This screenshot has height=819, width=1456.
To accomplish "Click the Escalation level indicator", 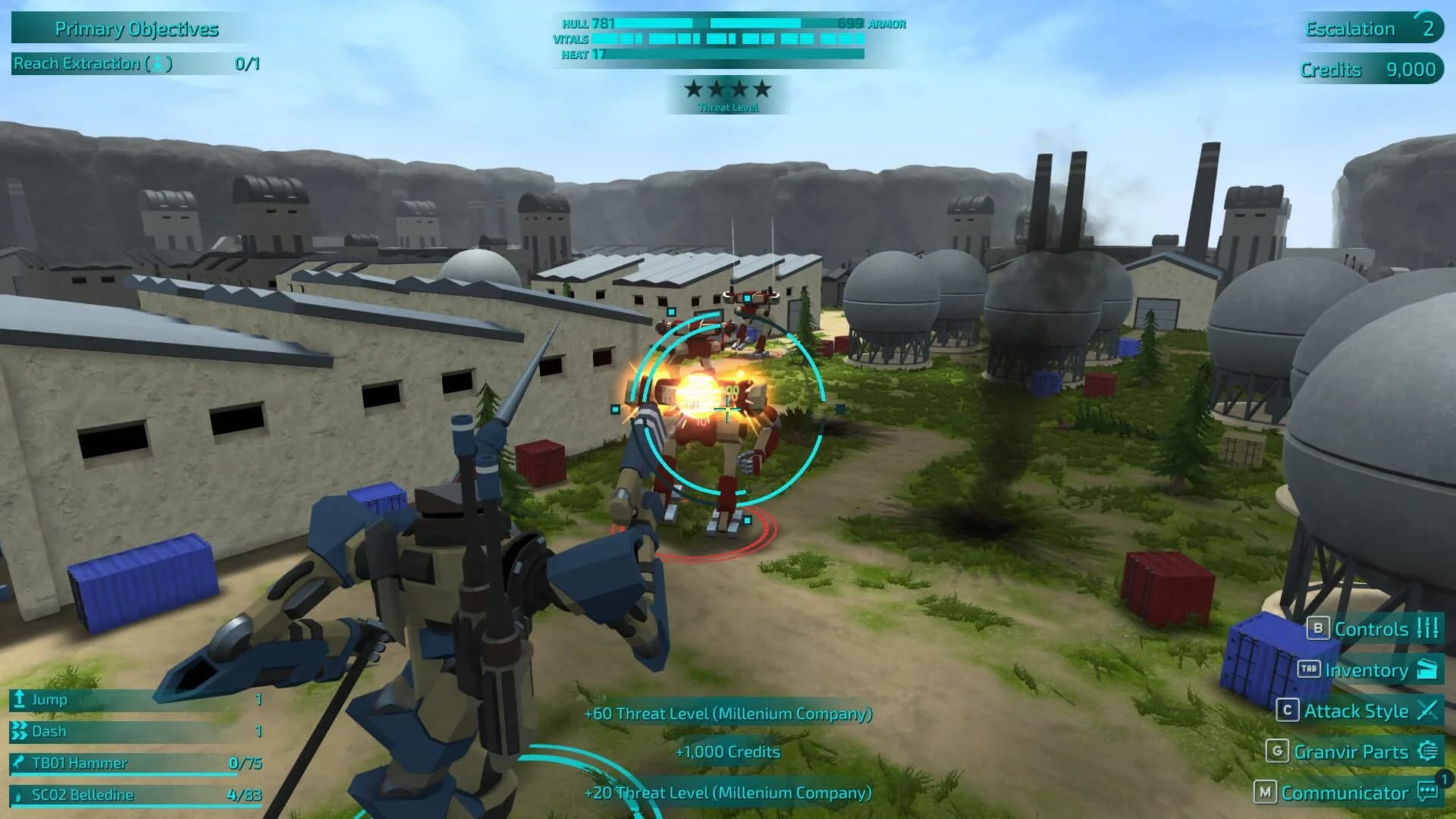I will [x=1369, y=29].
